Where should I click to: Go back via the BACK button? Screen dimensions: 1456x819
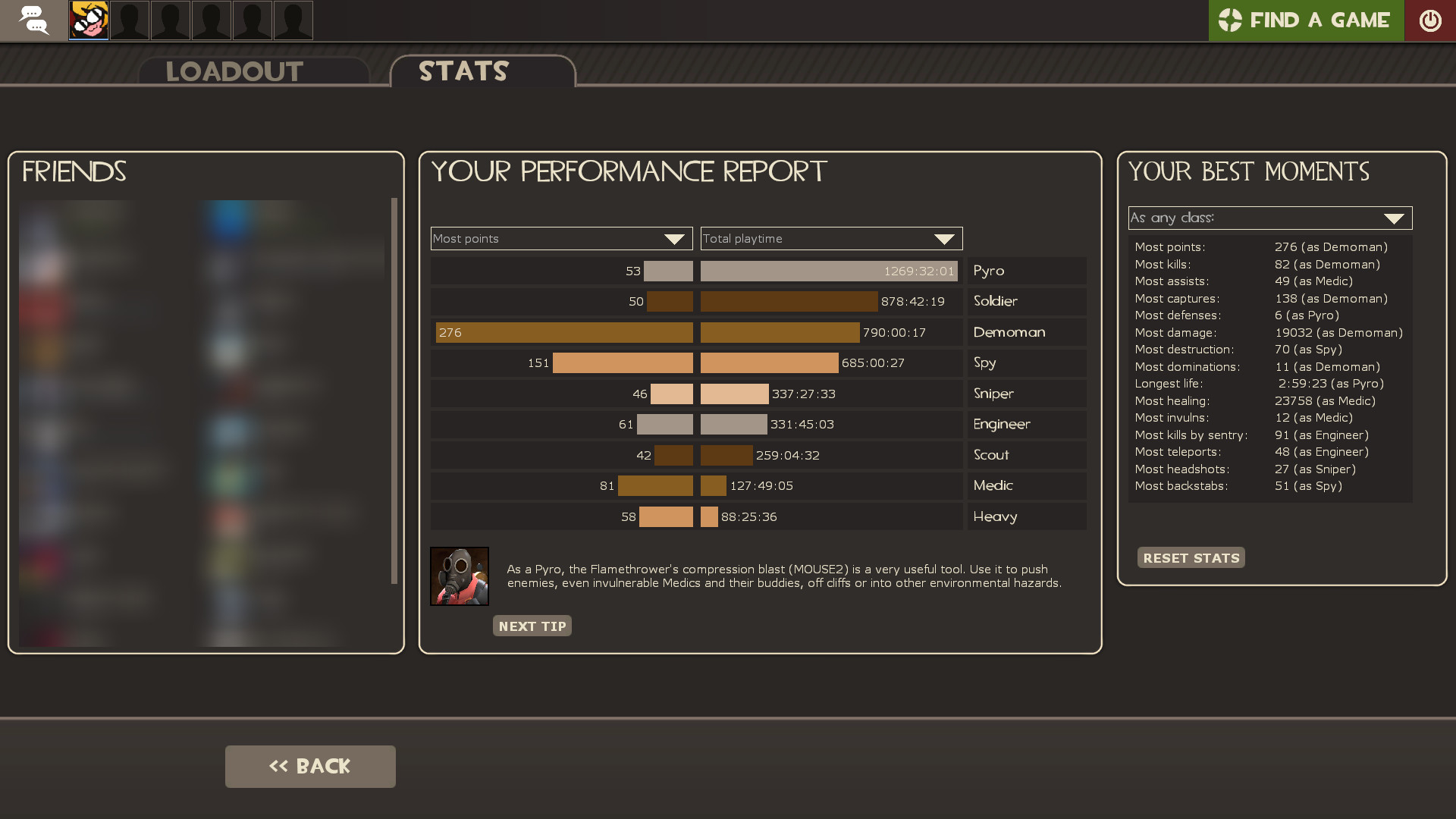(309, 766)
